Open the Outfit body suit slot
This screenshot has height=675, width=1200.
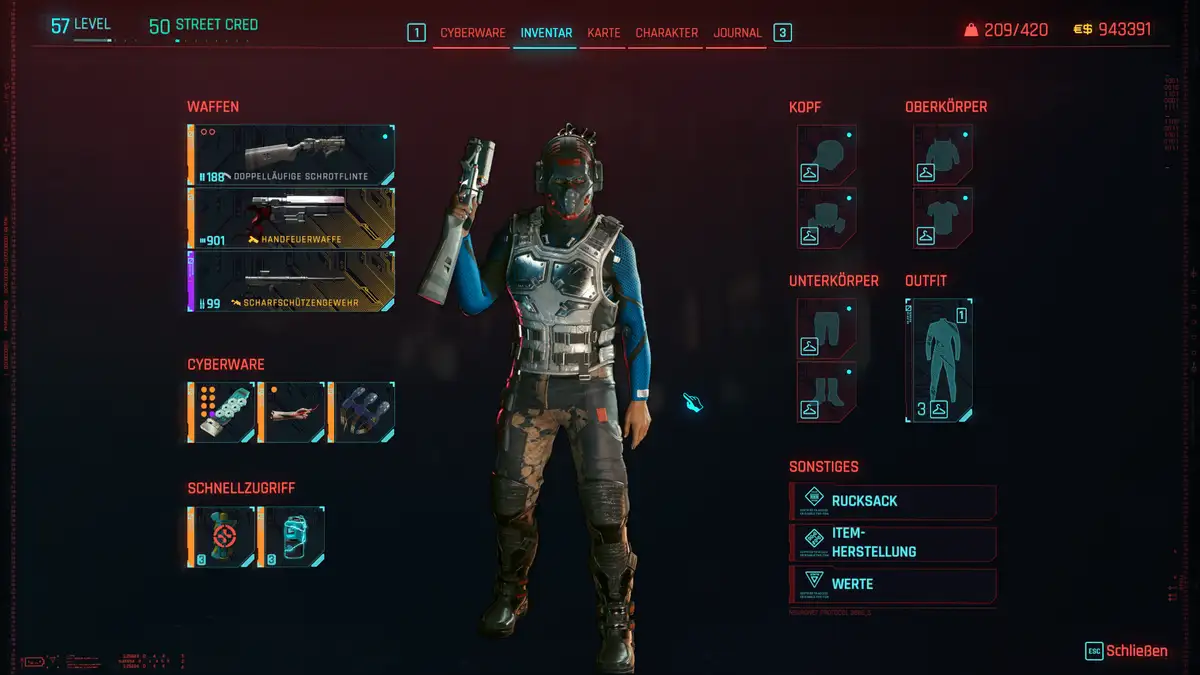tap(939, 360)
